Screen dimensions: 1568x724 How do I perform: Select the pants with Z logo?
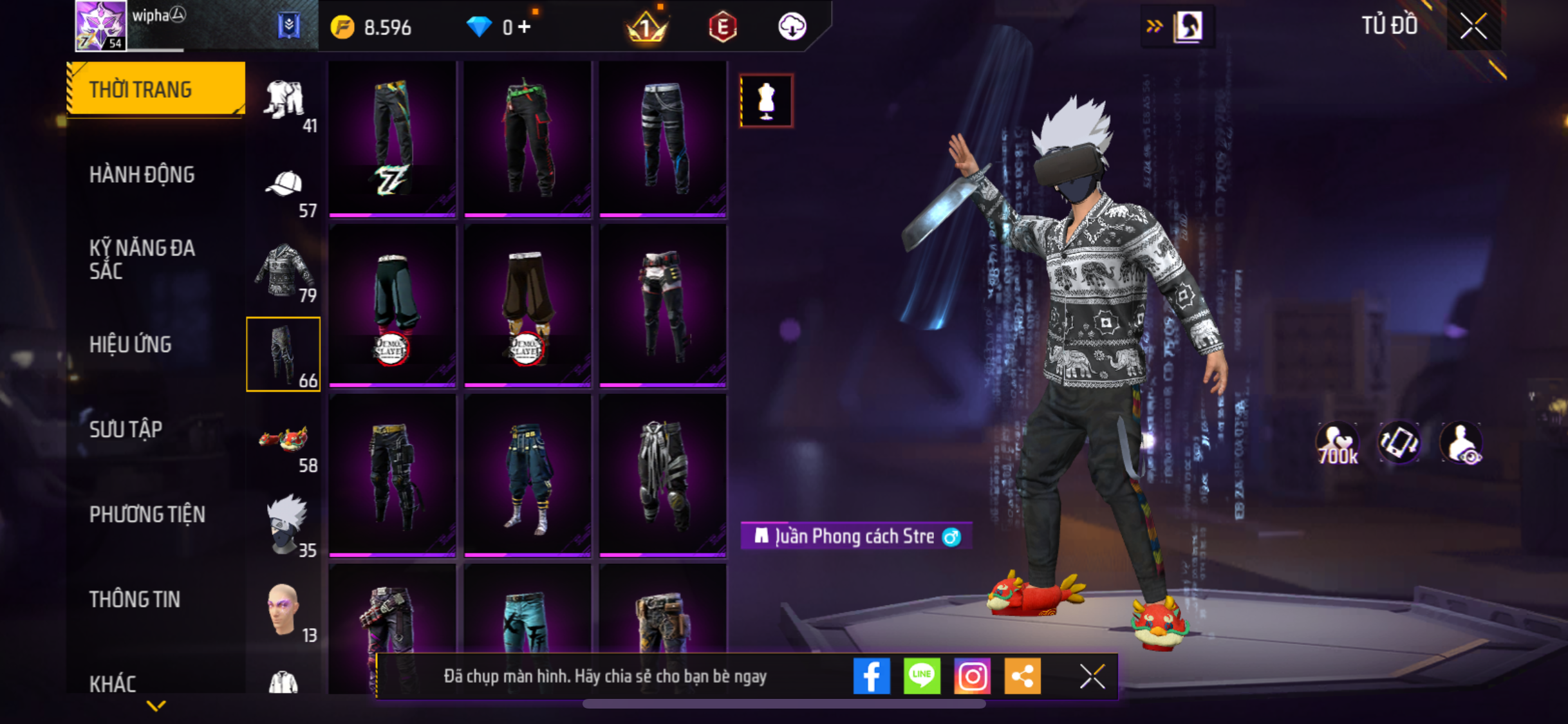pyautogui.click(x=392, y=139)
